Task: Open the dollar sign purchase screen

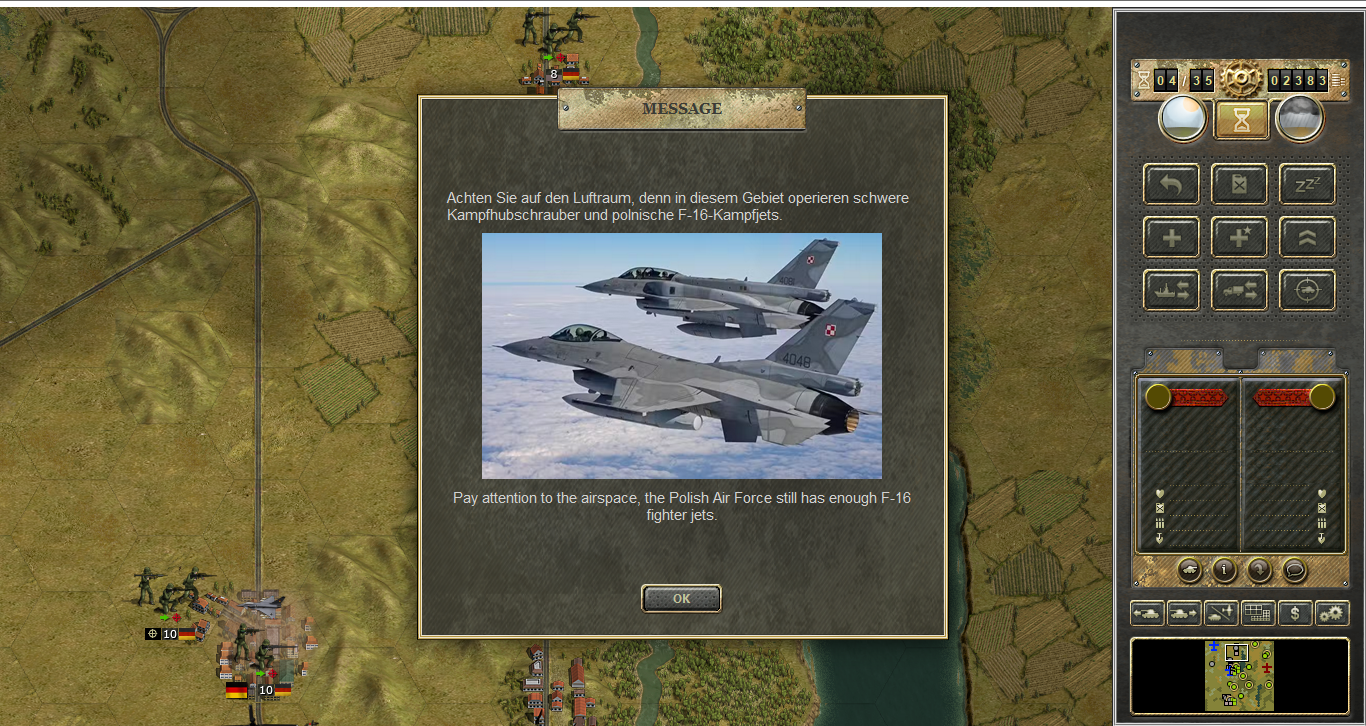Action: coord(1295,613)
